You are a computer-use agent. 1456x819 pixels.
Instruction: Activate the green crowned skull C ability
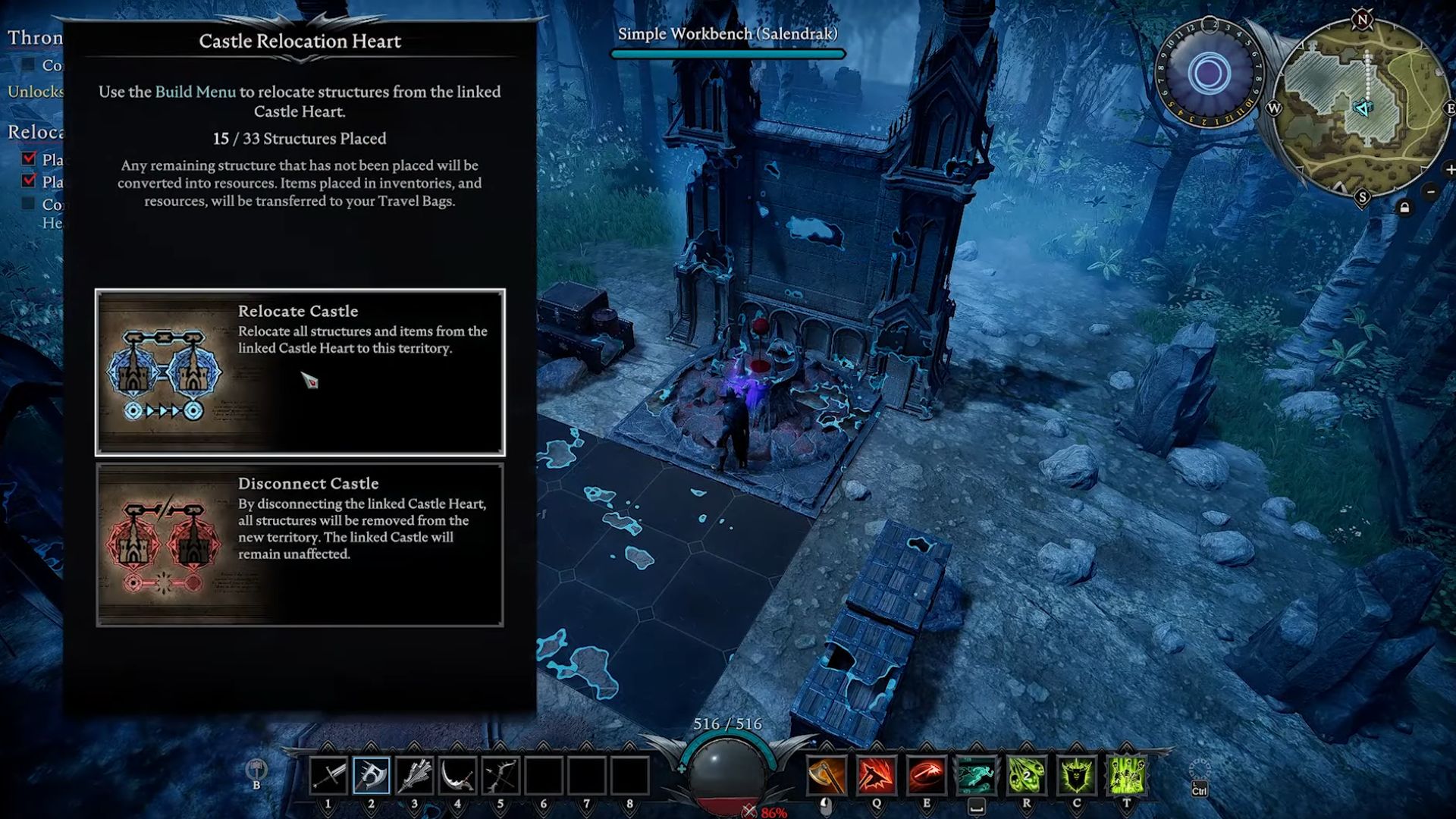pyautogui.click(x=1076, y=776)
